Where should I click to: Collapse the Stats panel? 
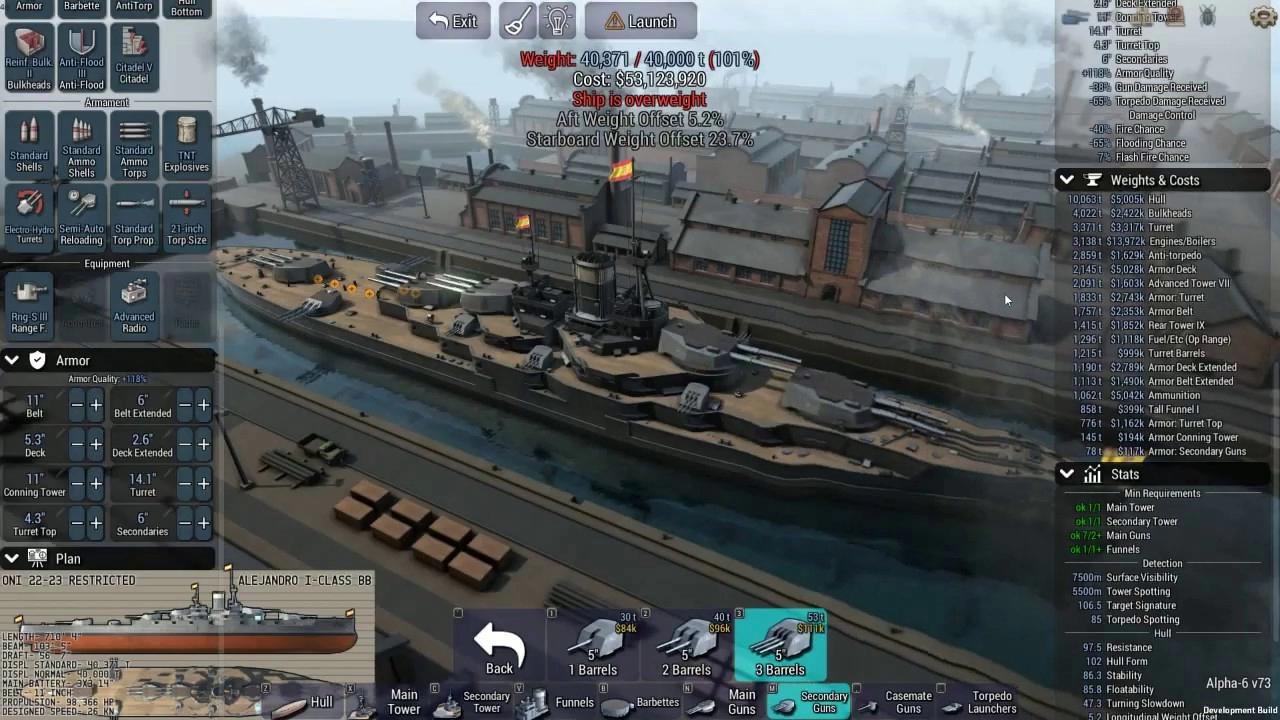(x=1066, y=474)
